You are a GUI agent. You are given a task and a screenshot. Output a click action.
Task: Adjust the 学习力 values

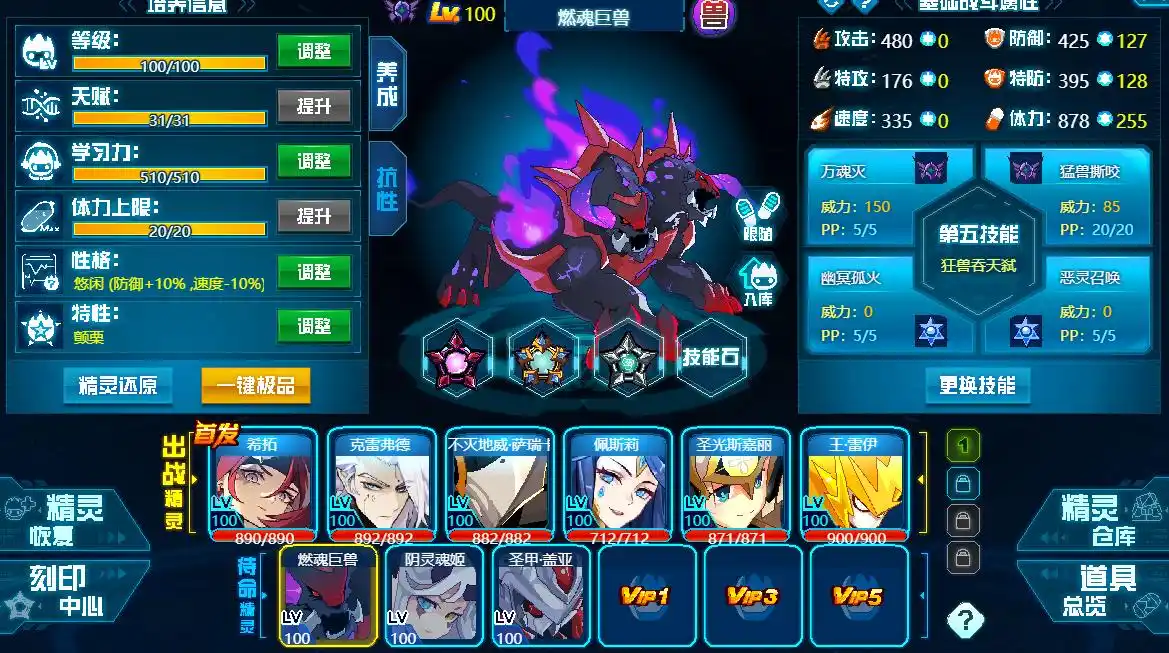point(314,160)
